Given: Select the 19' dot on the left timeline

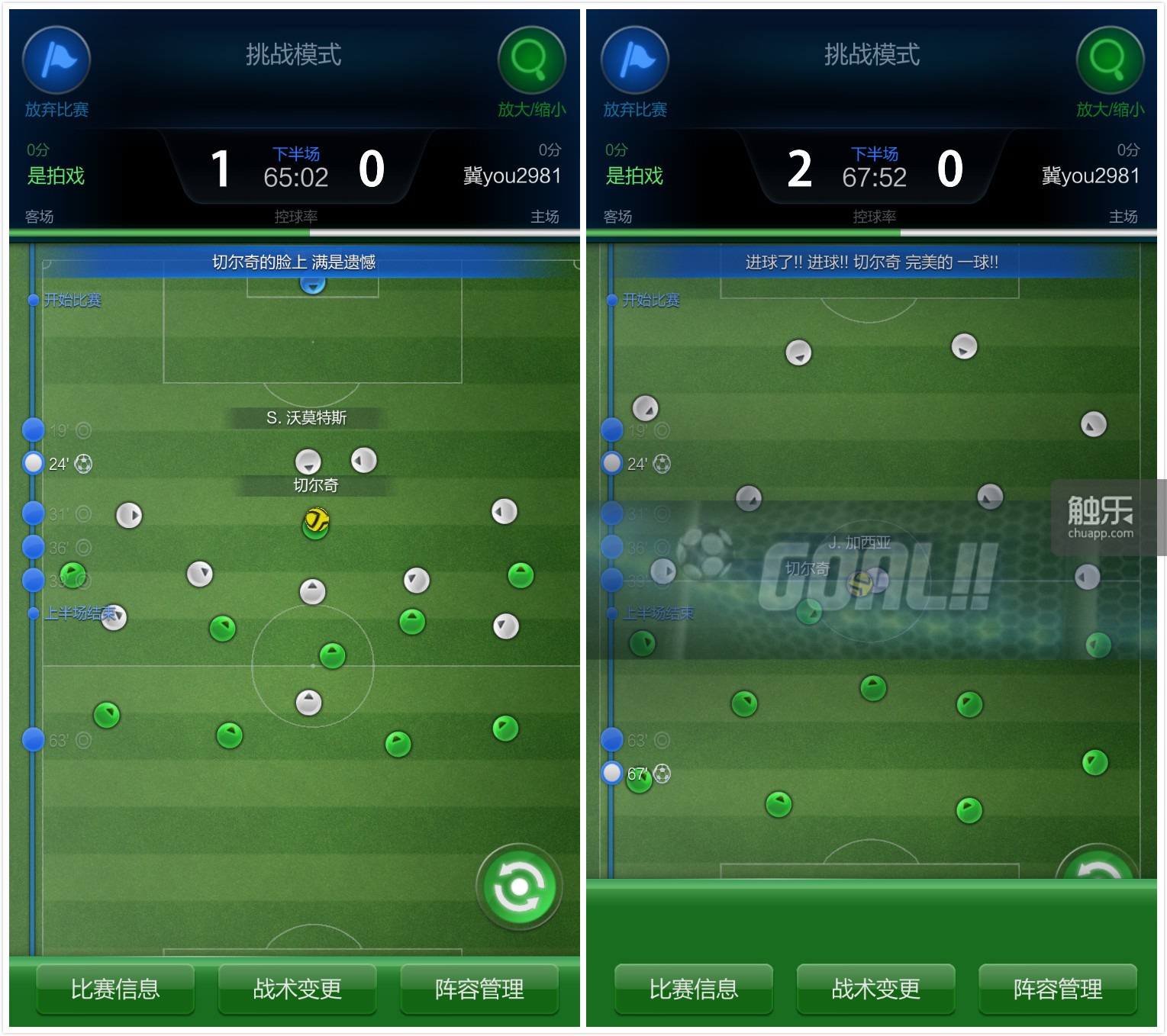Looking at the screenshot, I should (x=32, y=429).
